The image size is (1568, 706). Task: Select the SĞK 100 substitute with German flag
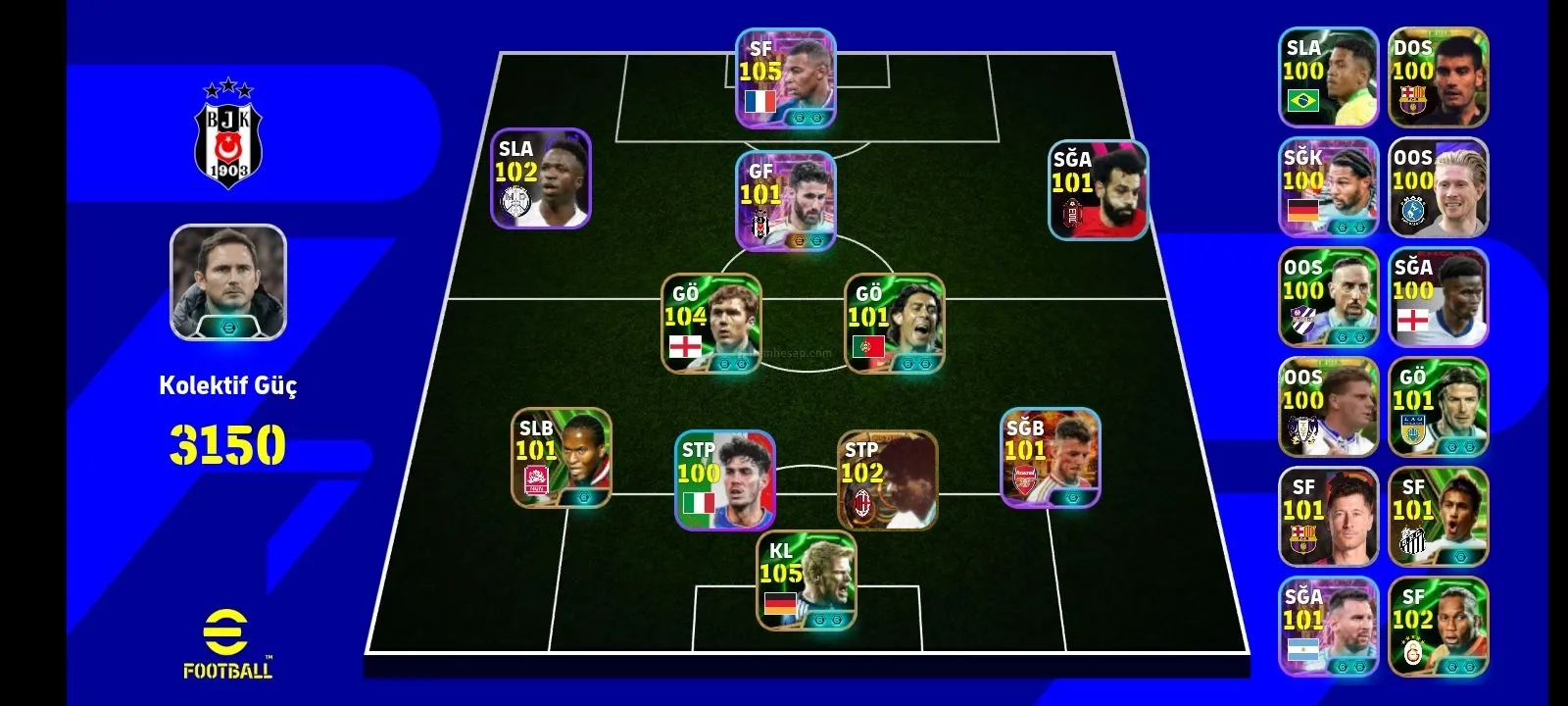1328,187
